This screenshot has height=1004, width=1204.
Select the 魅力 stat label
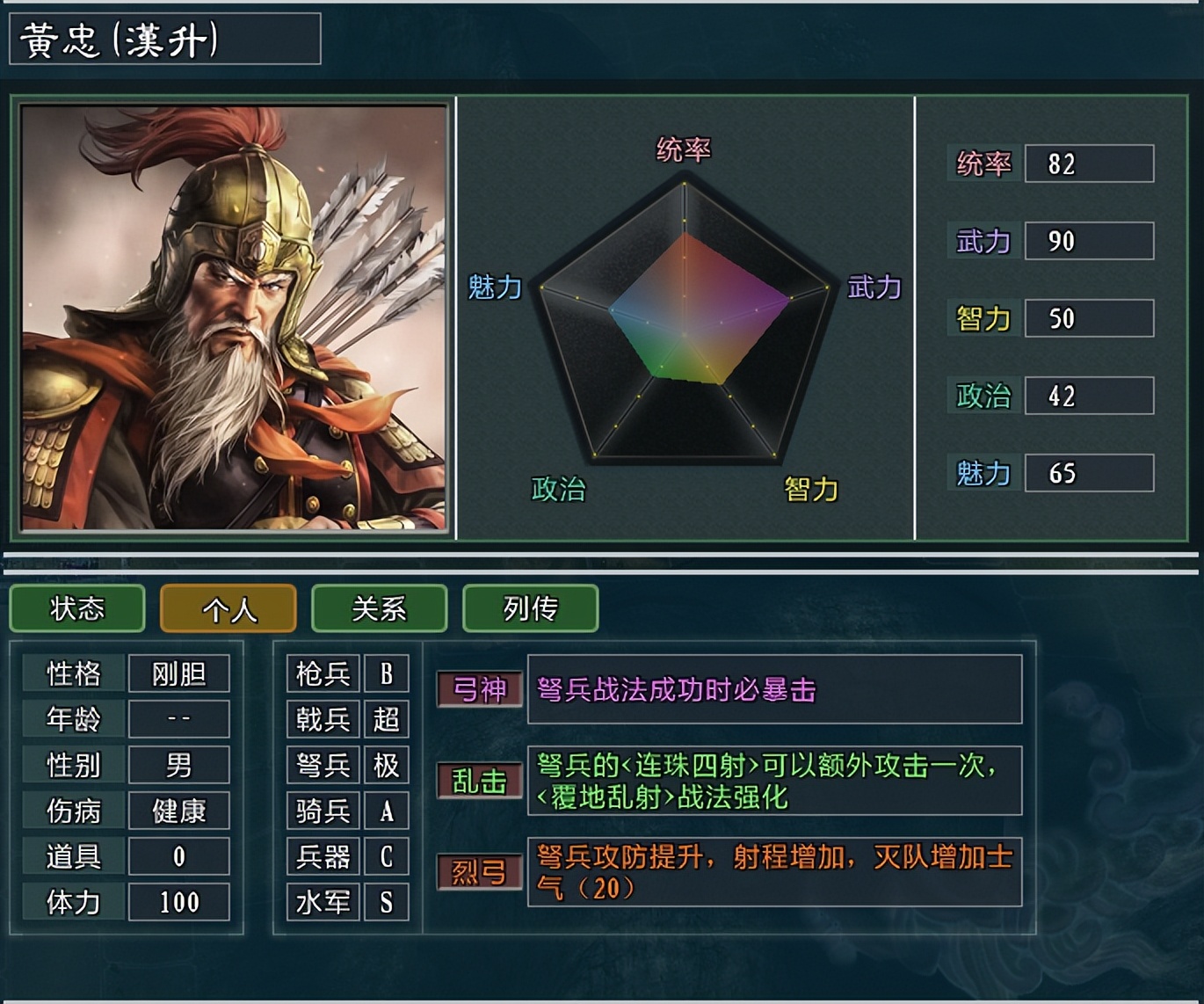[982, 473]
